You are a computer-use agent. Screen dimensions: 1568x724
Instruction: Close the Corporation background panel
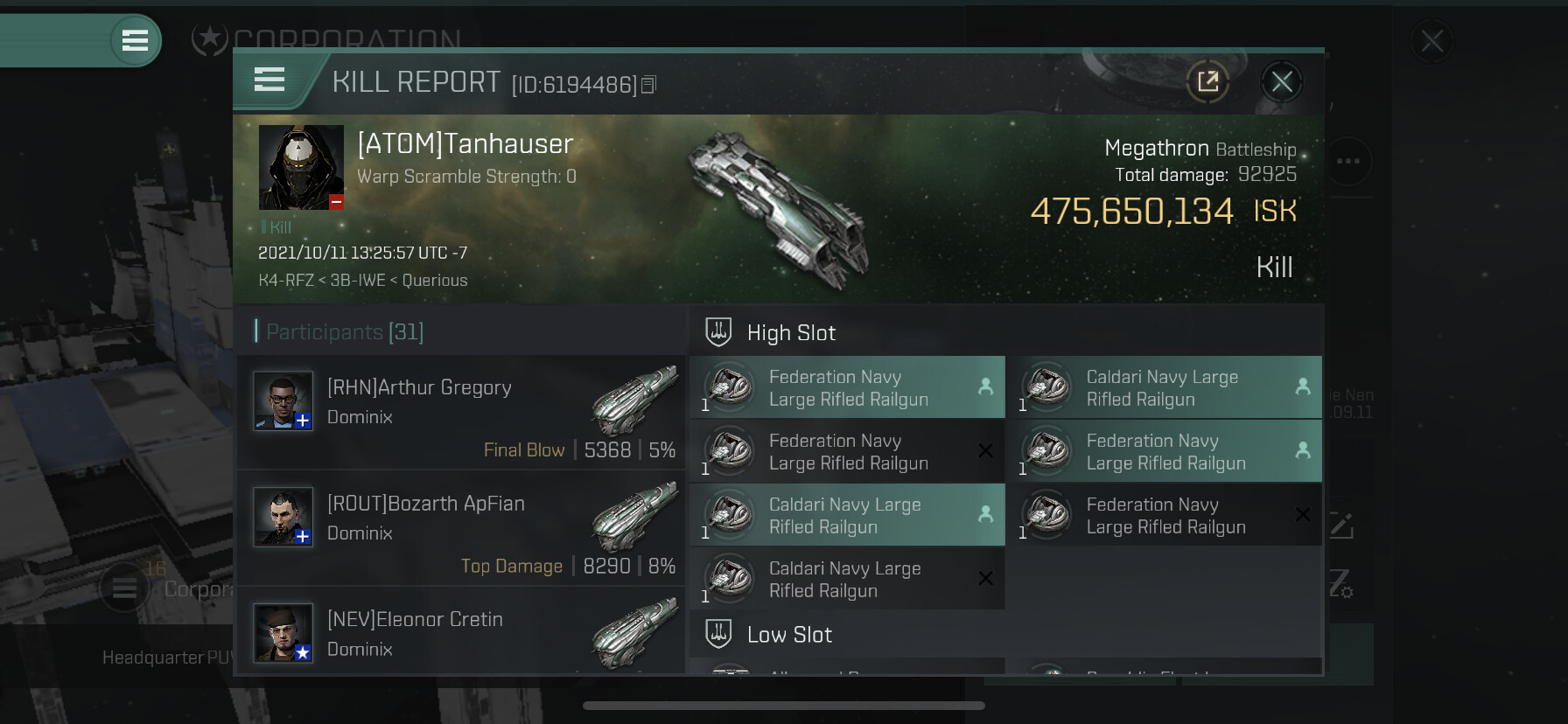tap(1432, 41)
